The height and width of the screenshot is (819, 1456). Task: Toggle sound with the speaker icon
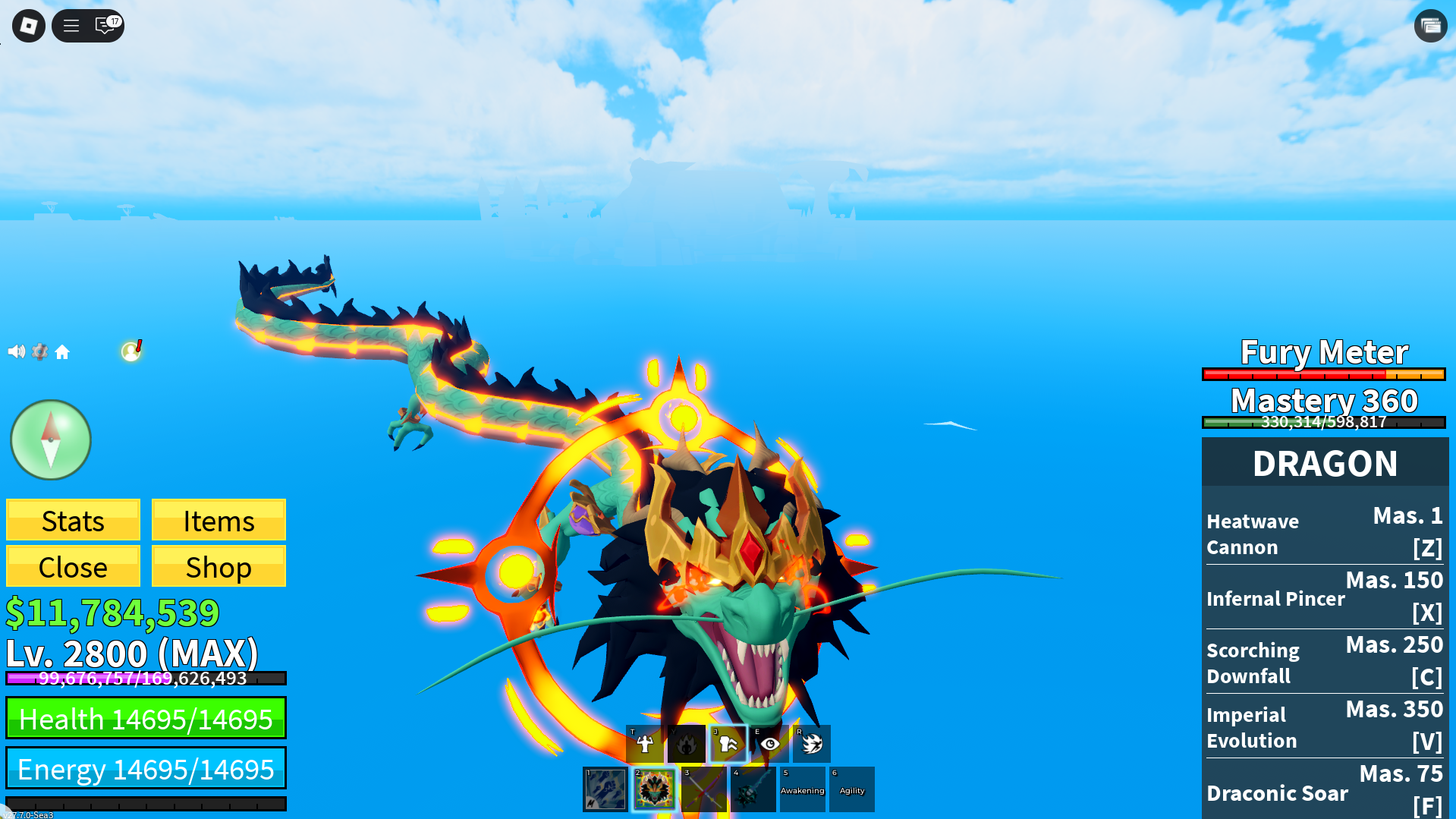click(x=16, y=351)
